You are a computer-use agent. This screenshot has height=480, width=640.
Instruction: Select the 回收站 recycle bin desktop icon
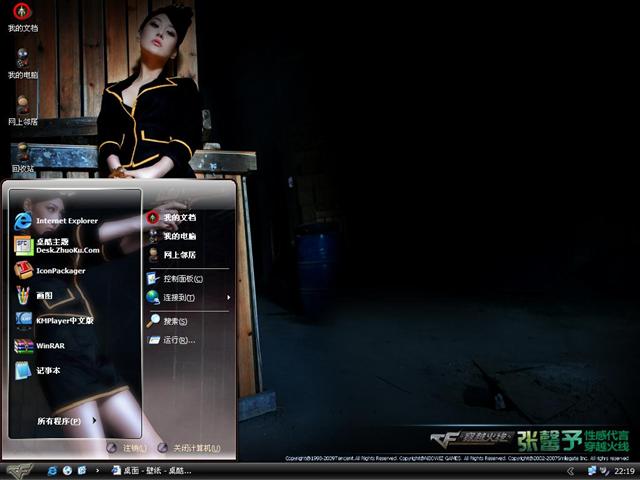pos(22,157)
